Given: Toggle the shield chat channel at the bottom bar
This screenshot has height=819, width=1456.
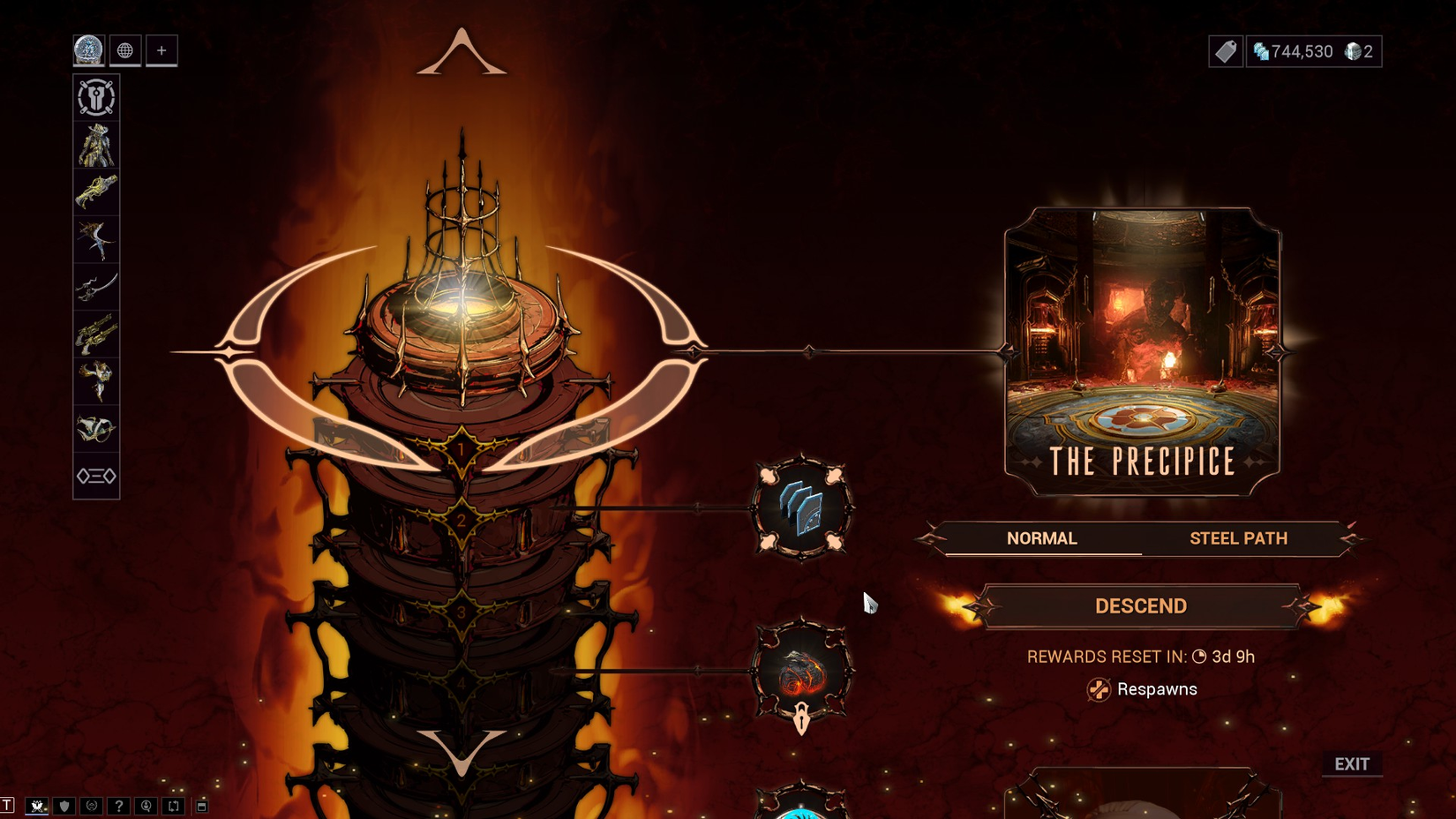Looking at the screenshot, I should coord(64,806).
